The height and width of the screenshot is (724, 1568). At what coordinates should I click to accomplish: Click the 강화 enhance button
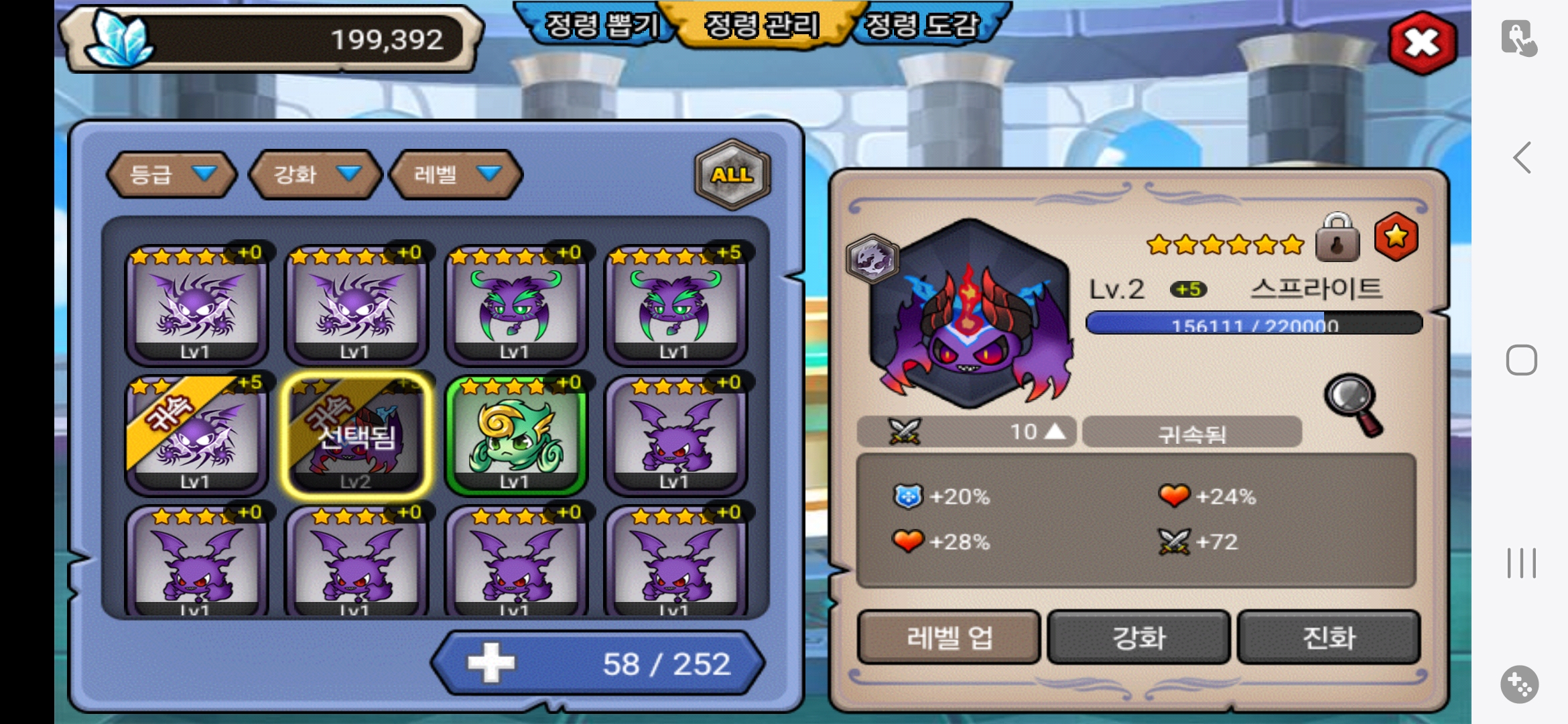tap(1138, 637)
